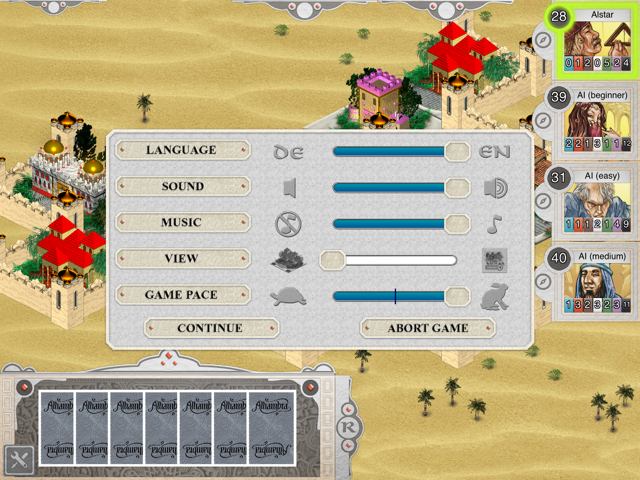This screenshot has width=640, height=480.
Task: Turn off music with crossed-out note icon
Action: [289, 223]
